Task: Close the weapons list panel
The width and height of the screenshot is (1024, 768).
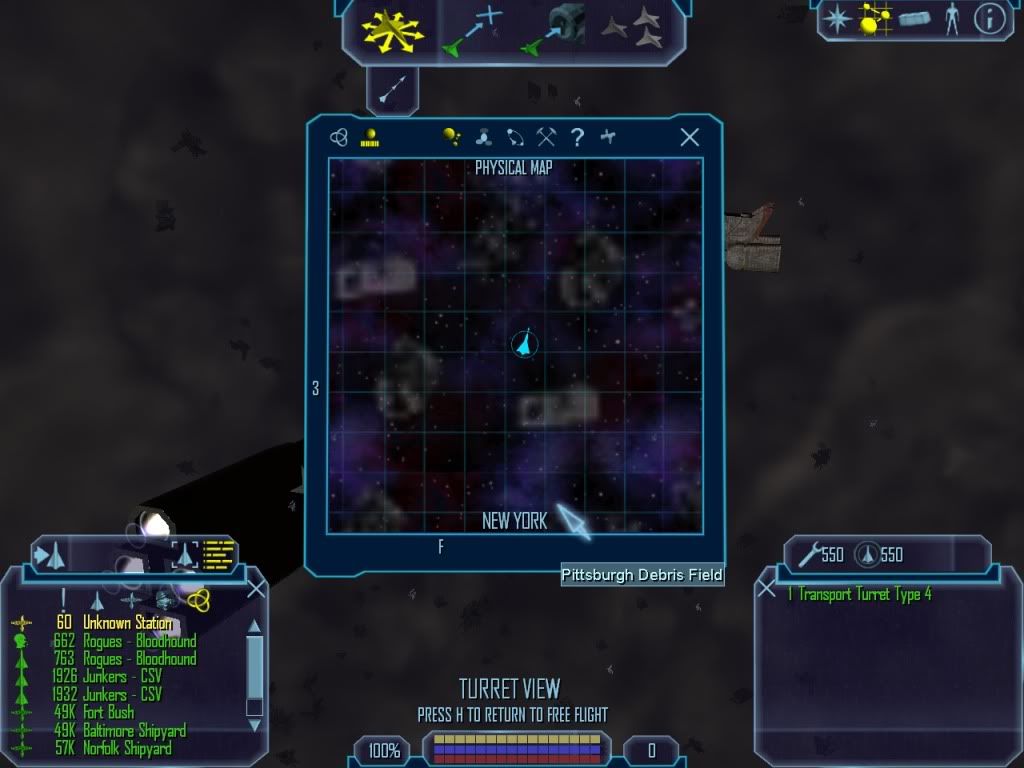Action: (x=767, y=589)
